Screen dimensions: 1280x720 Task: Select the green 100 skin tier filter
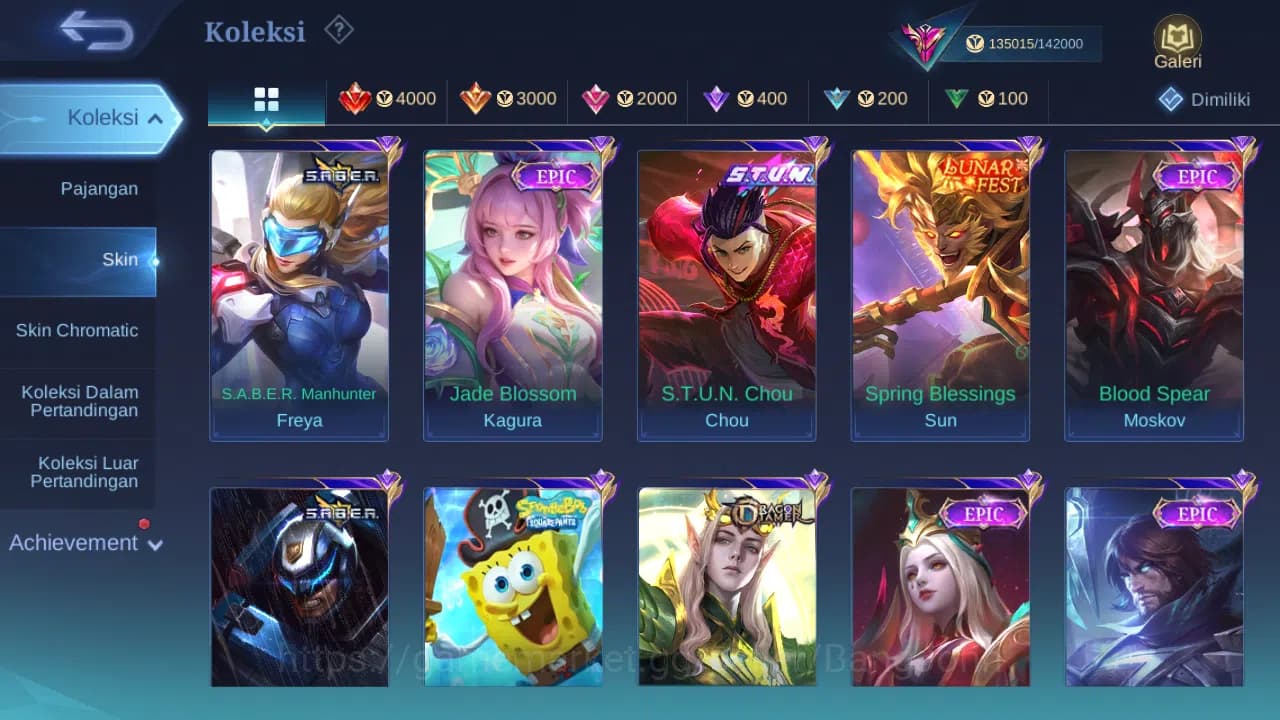coord(987,99)
